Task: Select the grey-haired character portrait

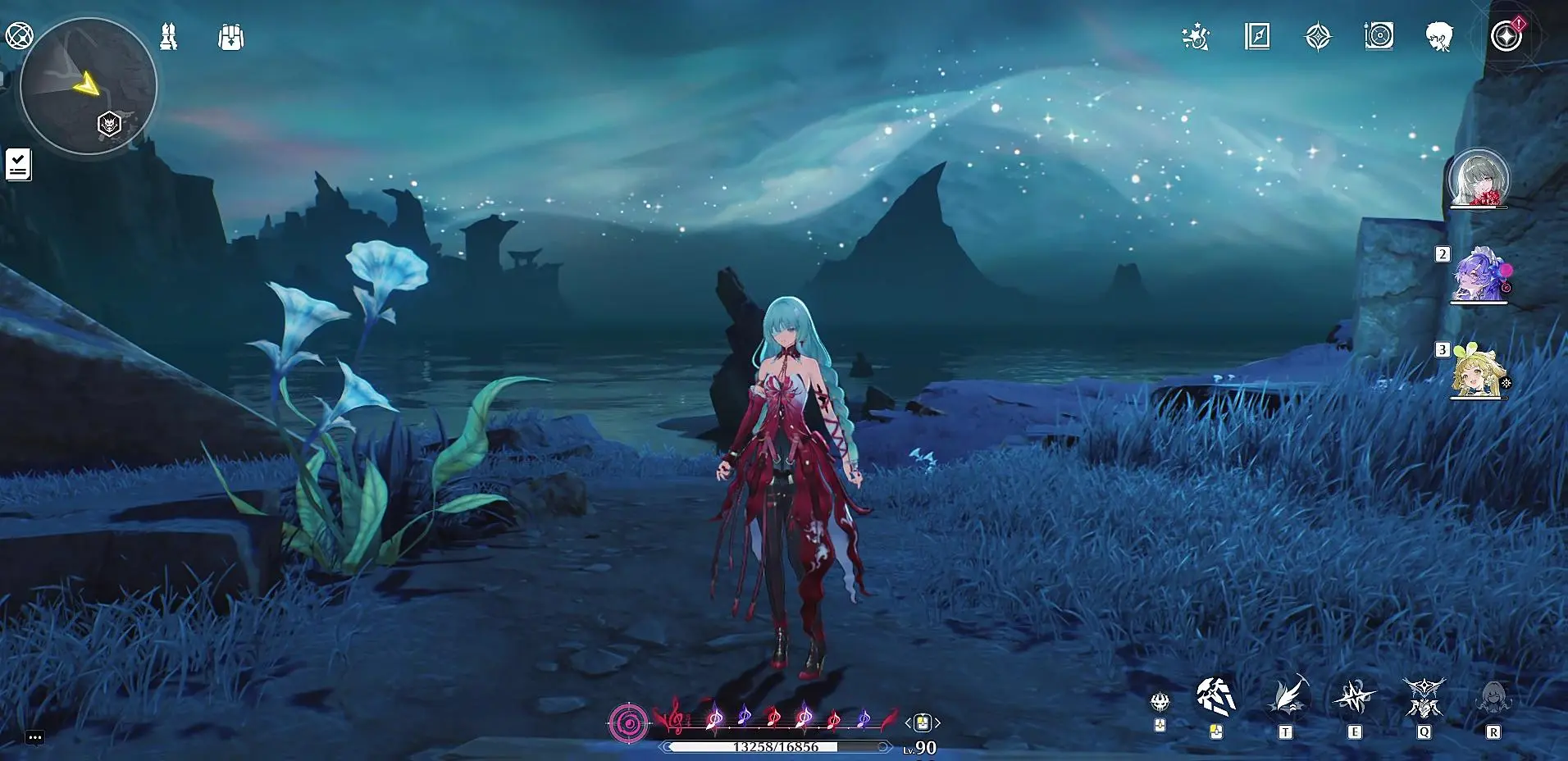Action: tap(1479, 179)
